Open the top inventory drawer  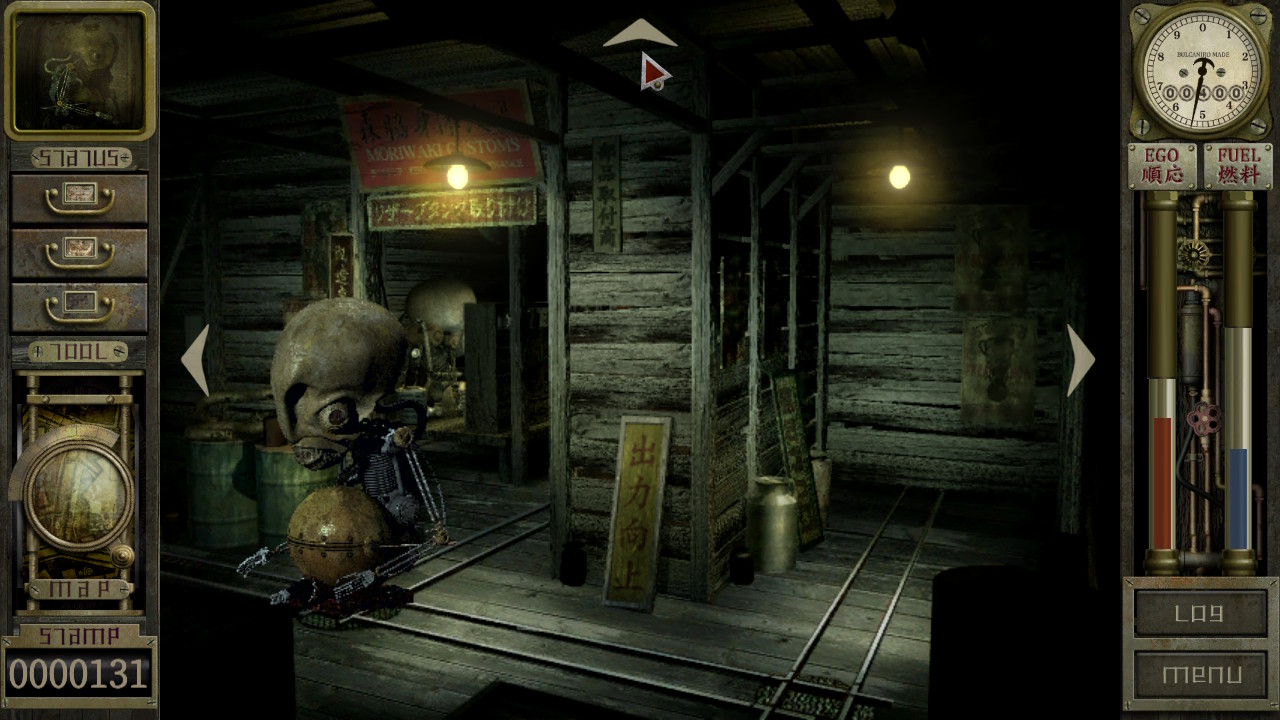[78, 194]
